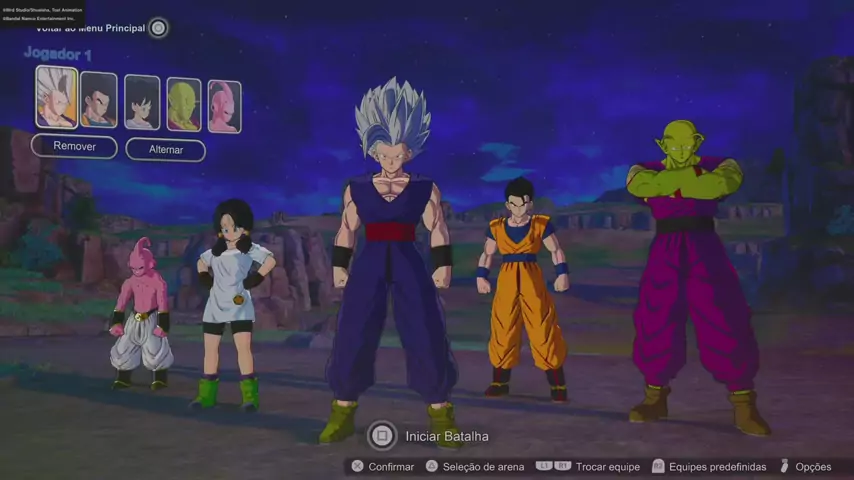Select the Kid Buu team portrait
The width and height of the screenshot is (854, 480).
(224, 106)
